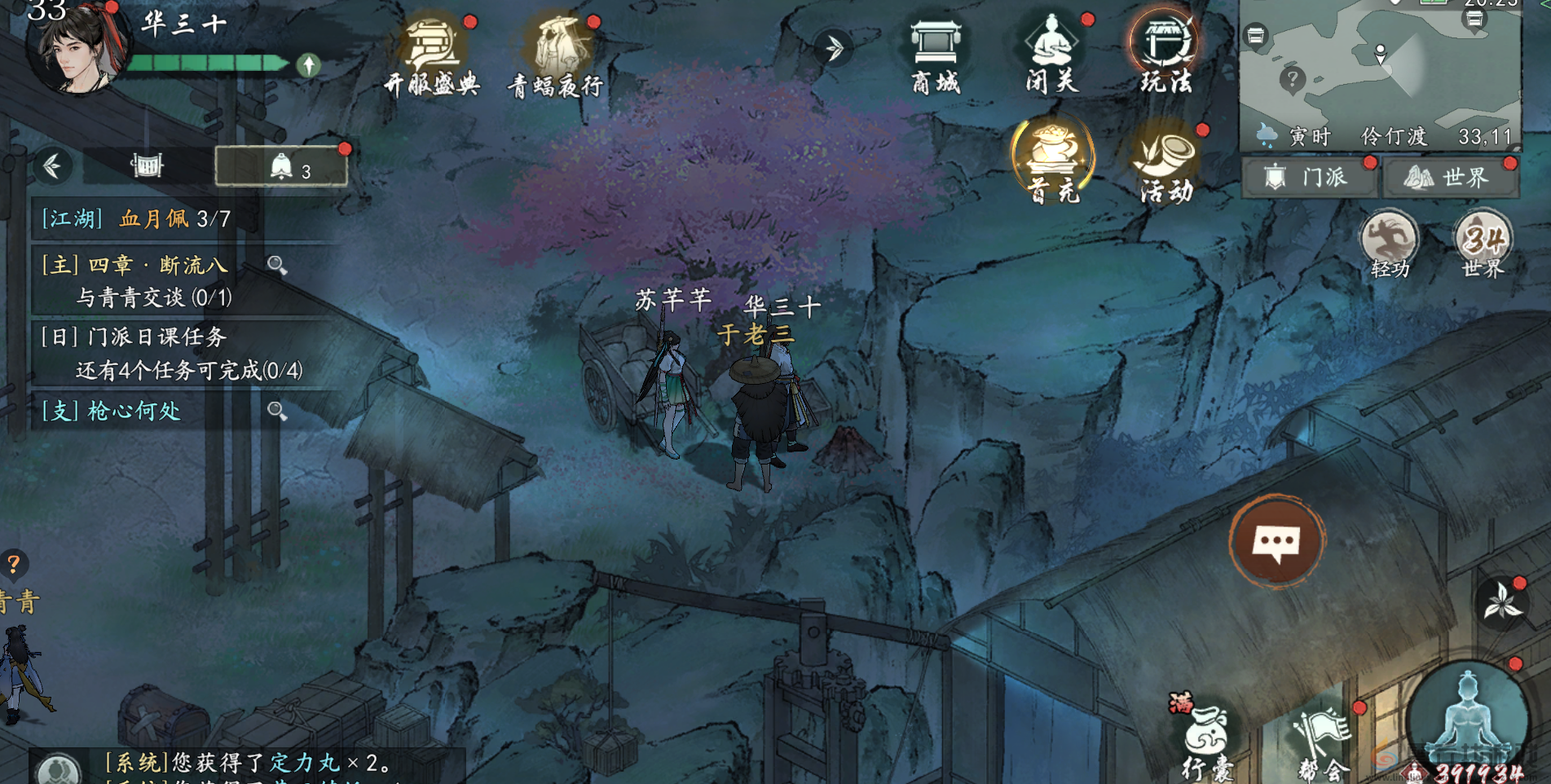Switch to the 世界 channel tab
Viewport: 1551px width, 784px height.
click(1449, 177)
